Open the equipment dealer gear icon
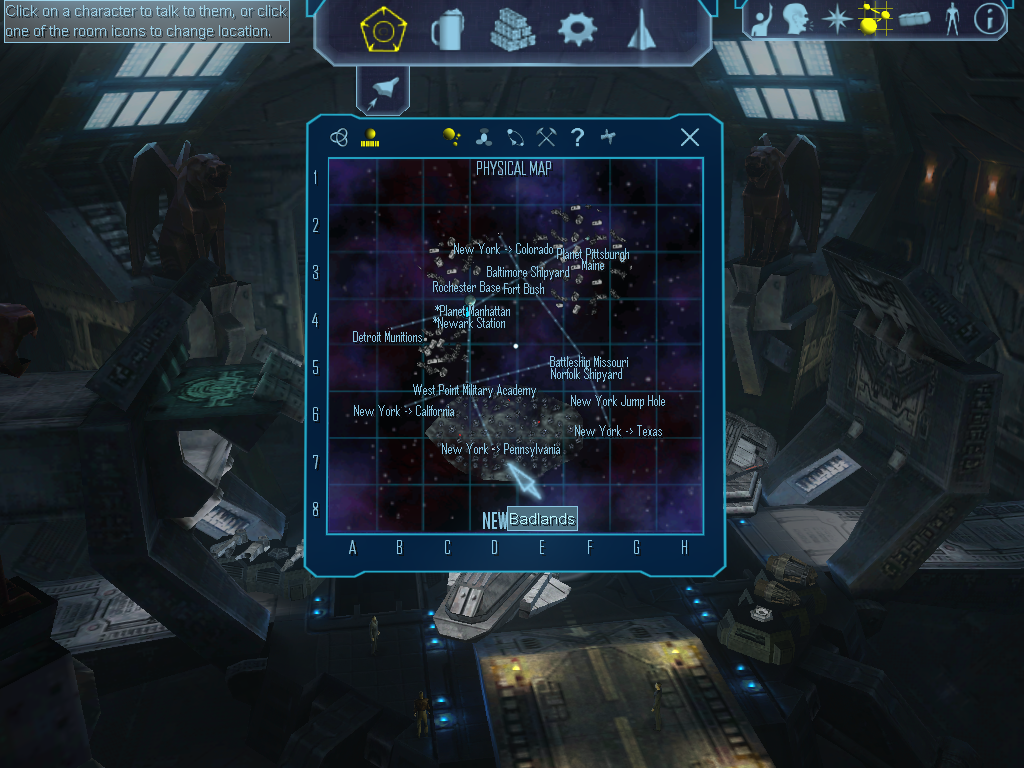 tap(577, 30)
